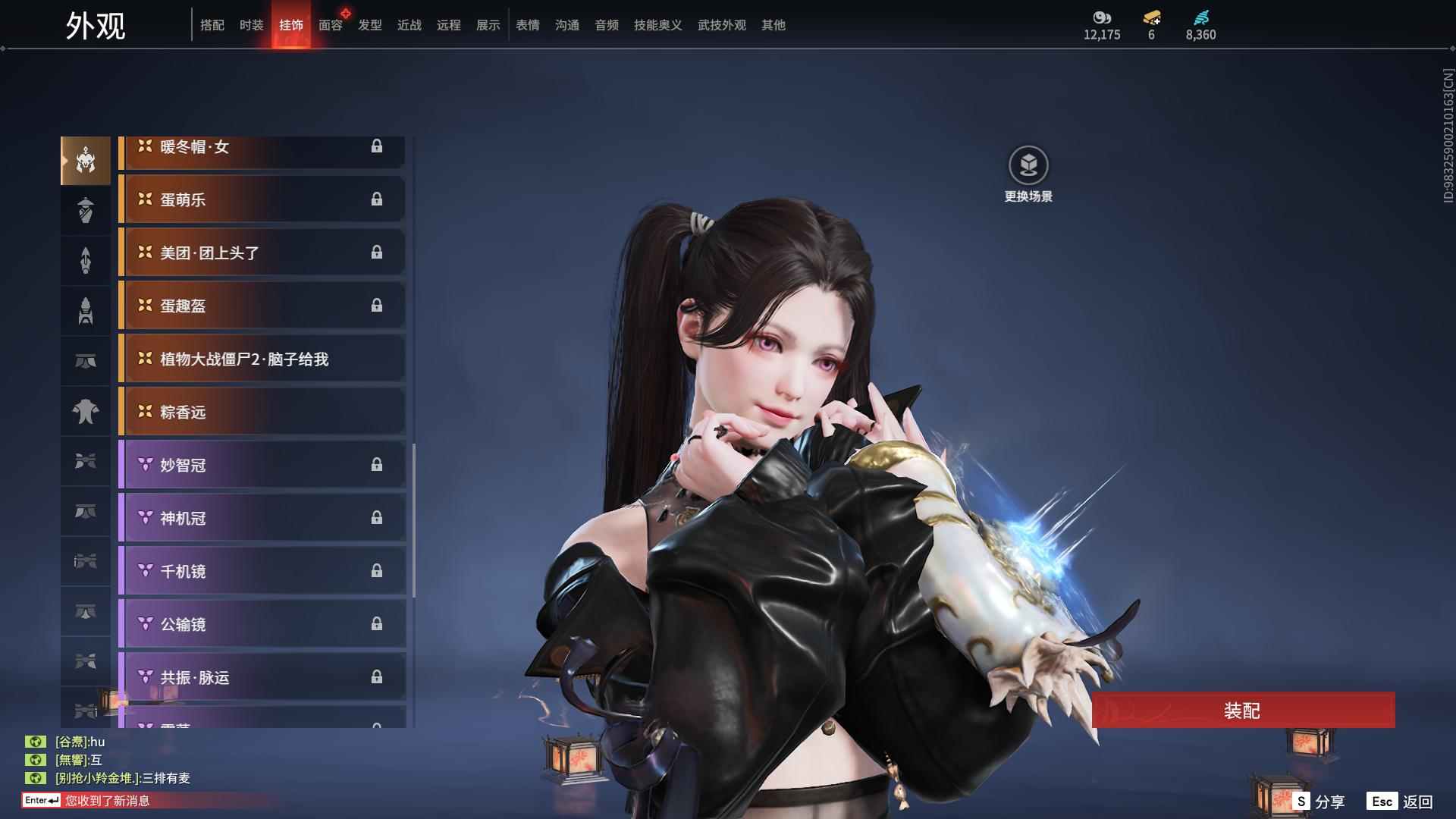Click the 分享 share button
1456x819 pixels.
(1319, 801)
